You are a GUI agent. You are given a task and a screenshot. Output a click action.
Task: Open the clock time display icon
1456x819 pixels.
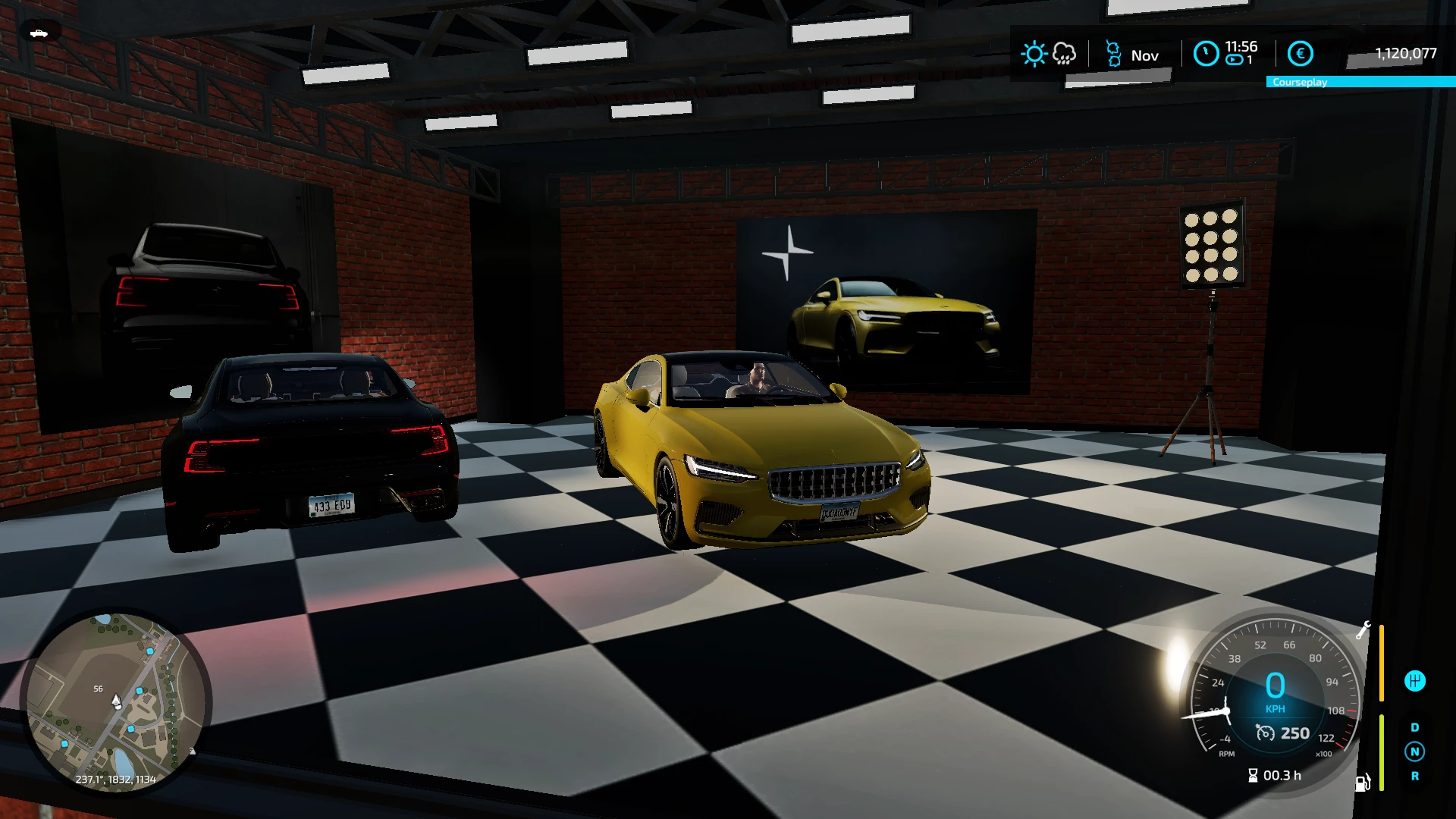[x=1207, y=54]
